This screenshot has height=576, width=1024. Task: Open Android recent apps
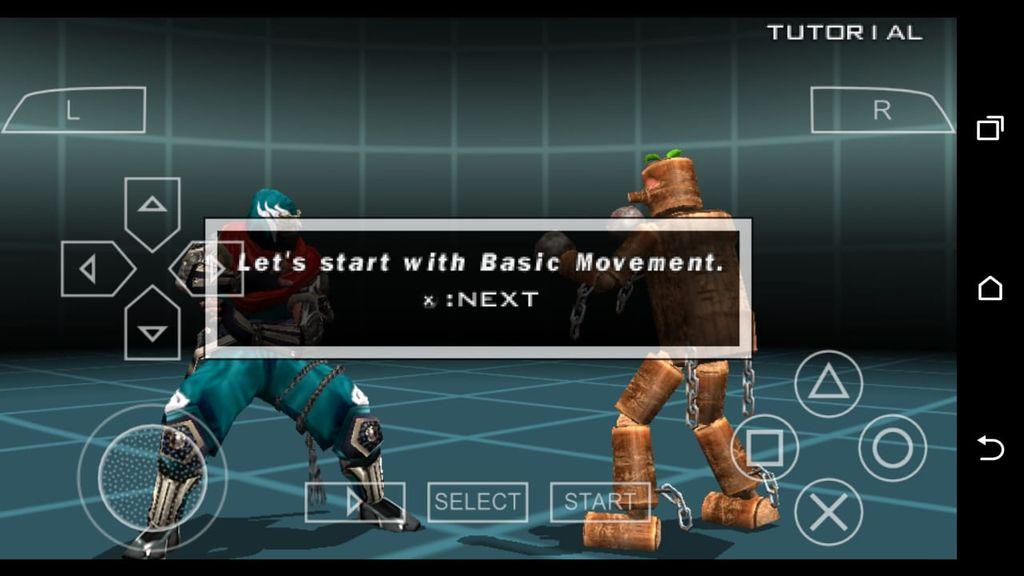pyautogui.click(x=990, y=128)
